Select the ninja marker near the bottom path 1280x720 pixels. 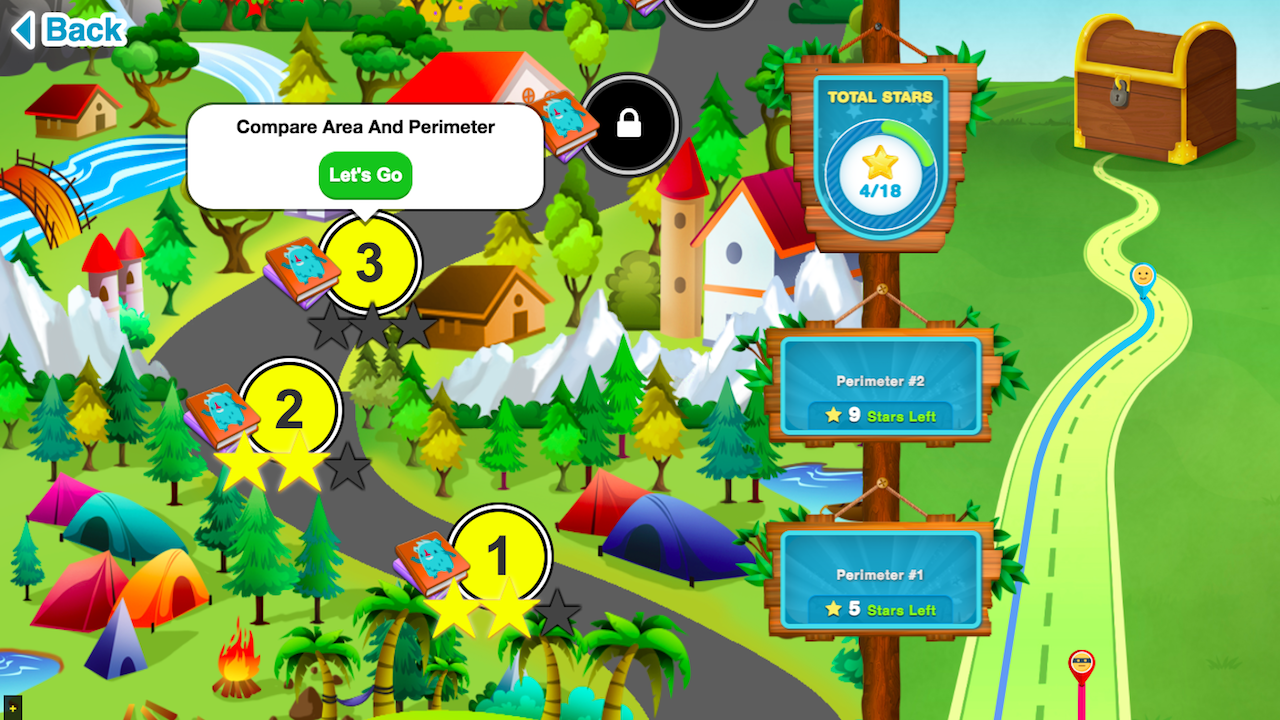[x=1083, y=663]
